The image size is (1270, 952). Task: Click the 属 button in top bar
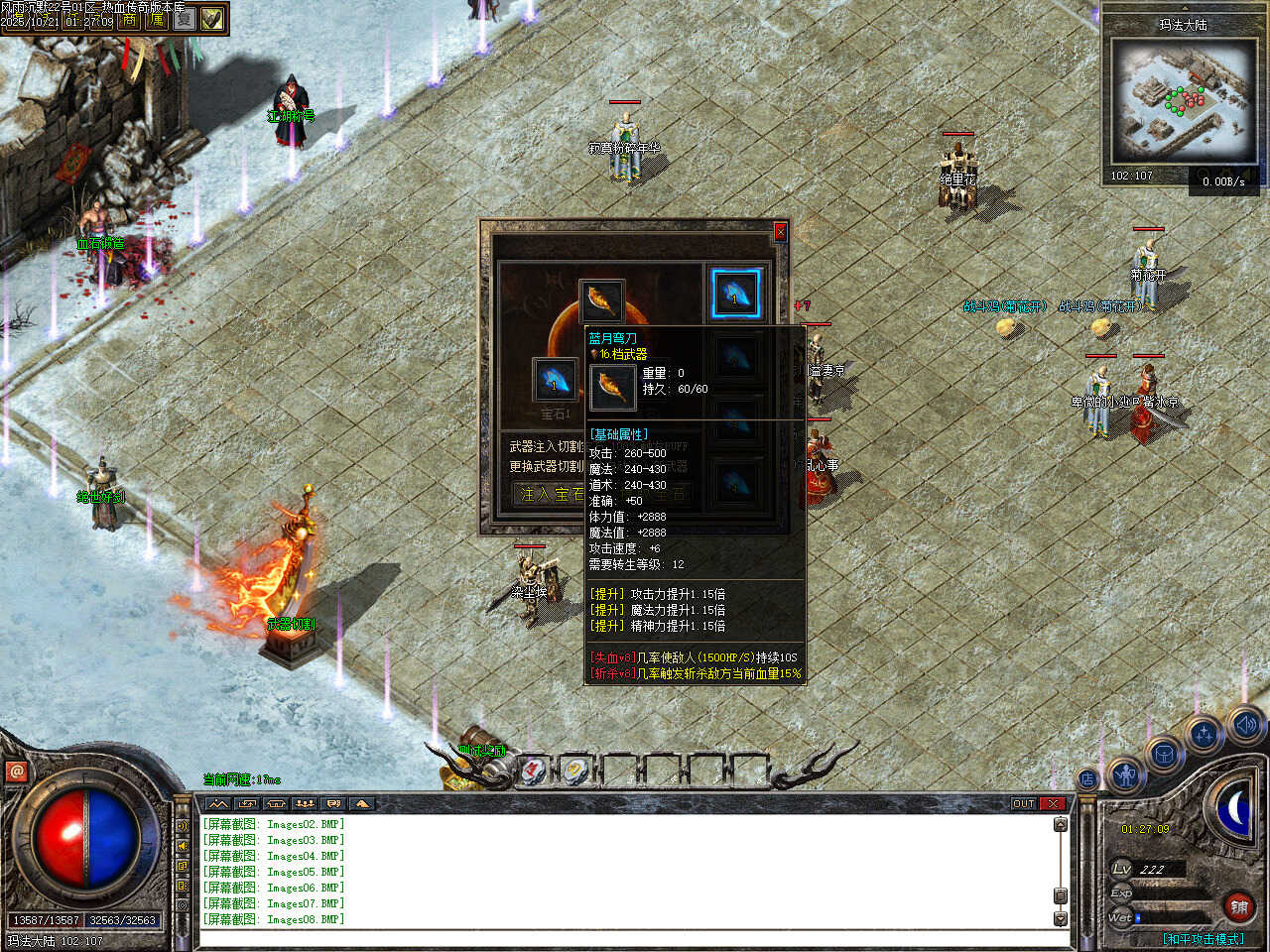tap(157, 19)
